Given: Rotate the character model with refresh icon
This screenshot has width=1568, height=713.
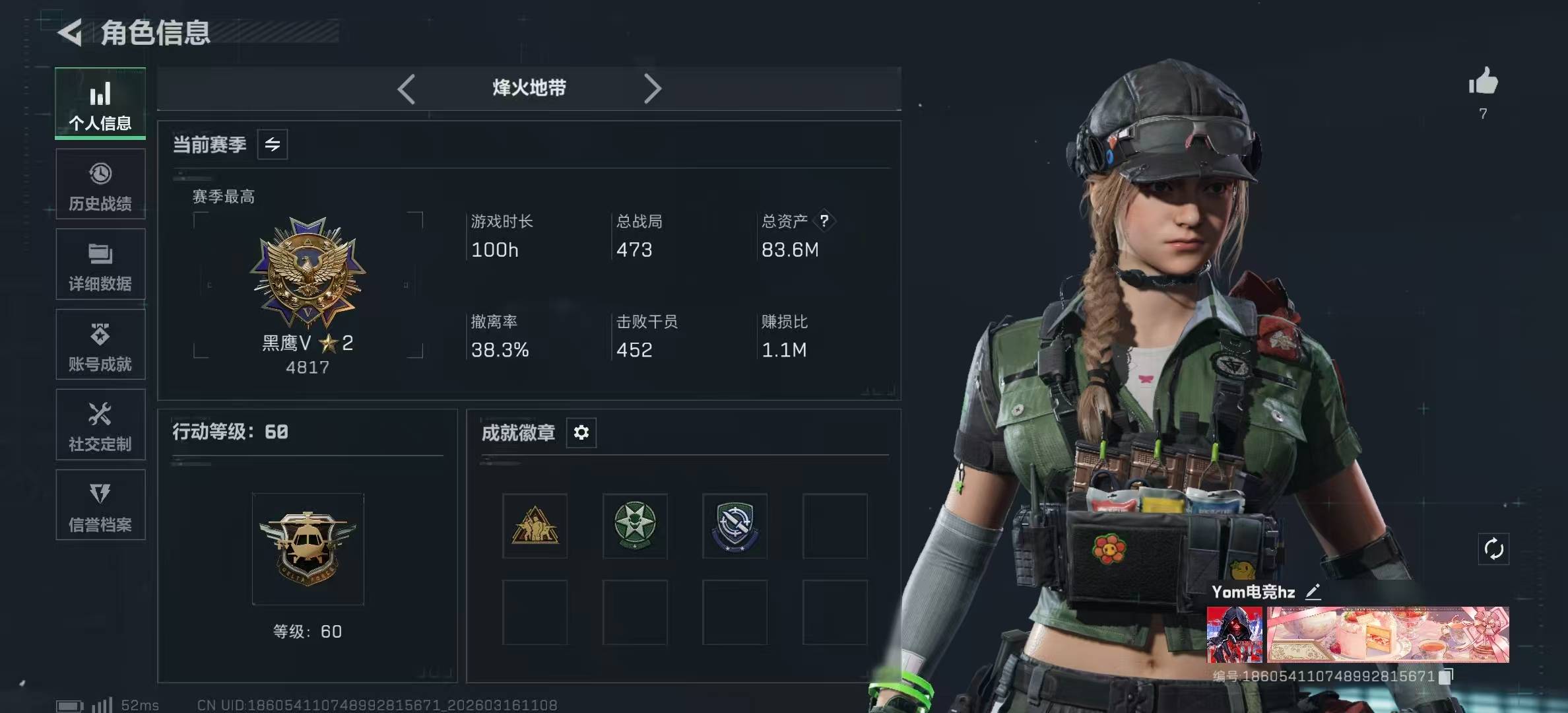Looking at the screenshot, I should click(x=1493, y=549).
